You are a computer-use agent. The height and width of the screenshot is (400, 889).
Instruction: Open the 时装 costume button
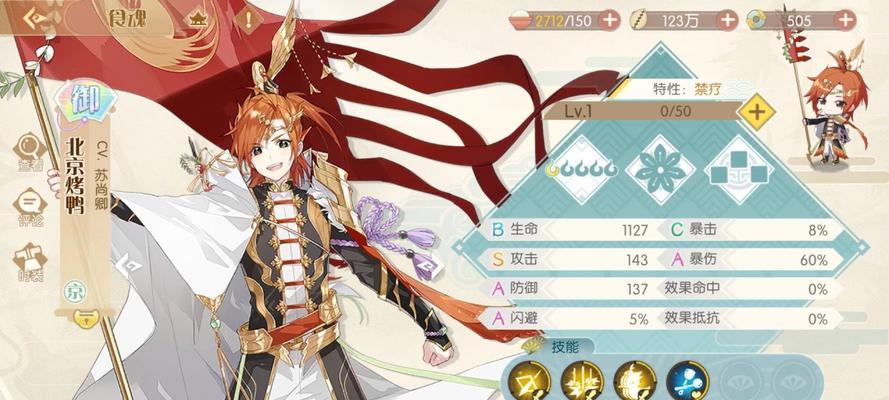coord(31,262)
